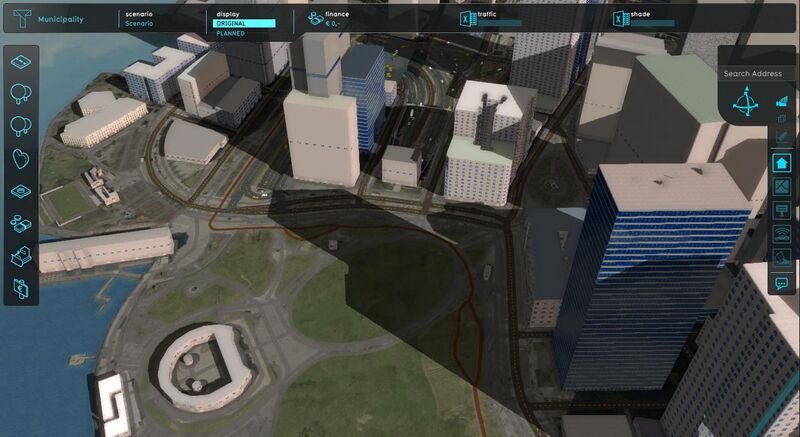Select the building demolish tool icon
Image resolution: width=800 pixels, height=437 pixels.
click(x=21, y=256)
